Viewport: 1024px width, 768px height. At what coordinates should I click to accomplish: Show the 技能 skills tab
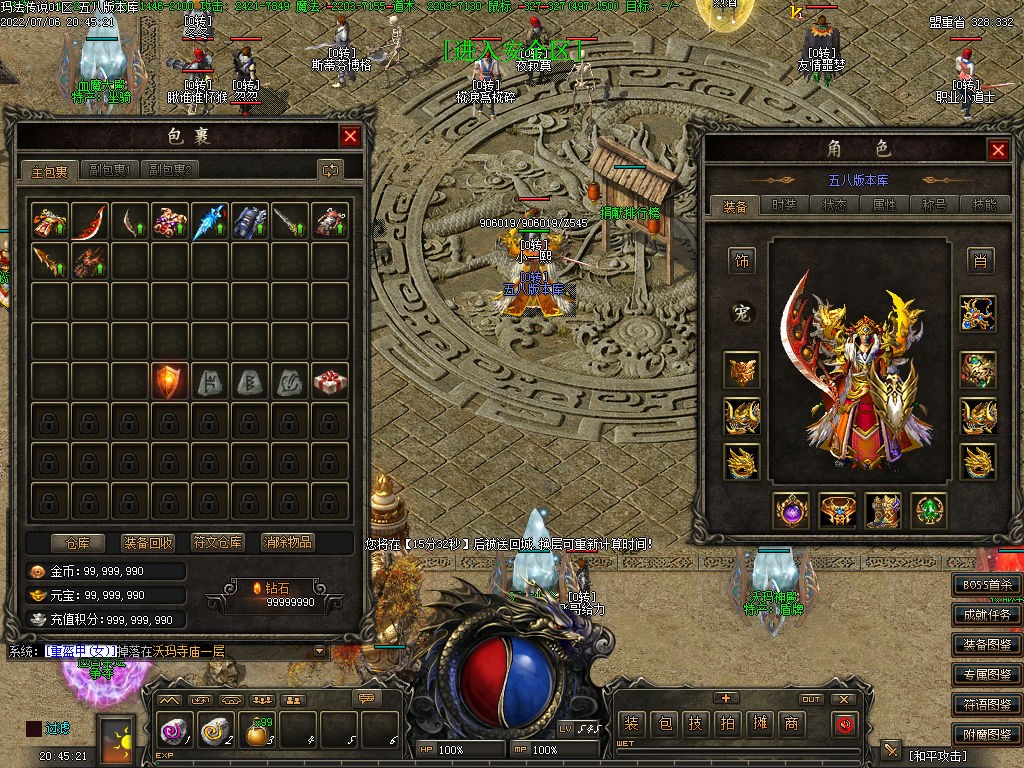(984, 205)
